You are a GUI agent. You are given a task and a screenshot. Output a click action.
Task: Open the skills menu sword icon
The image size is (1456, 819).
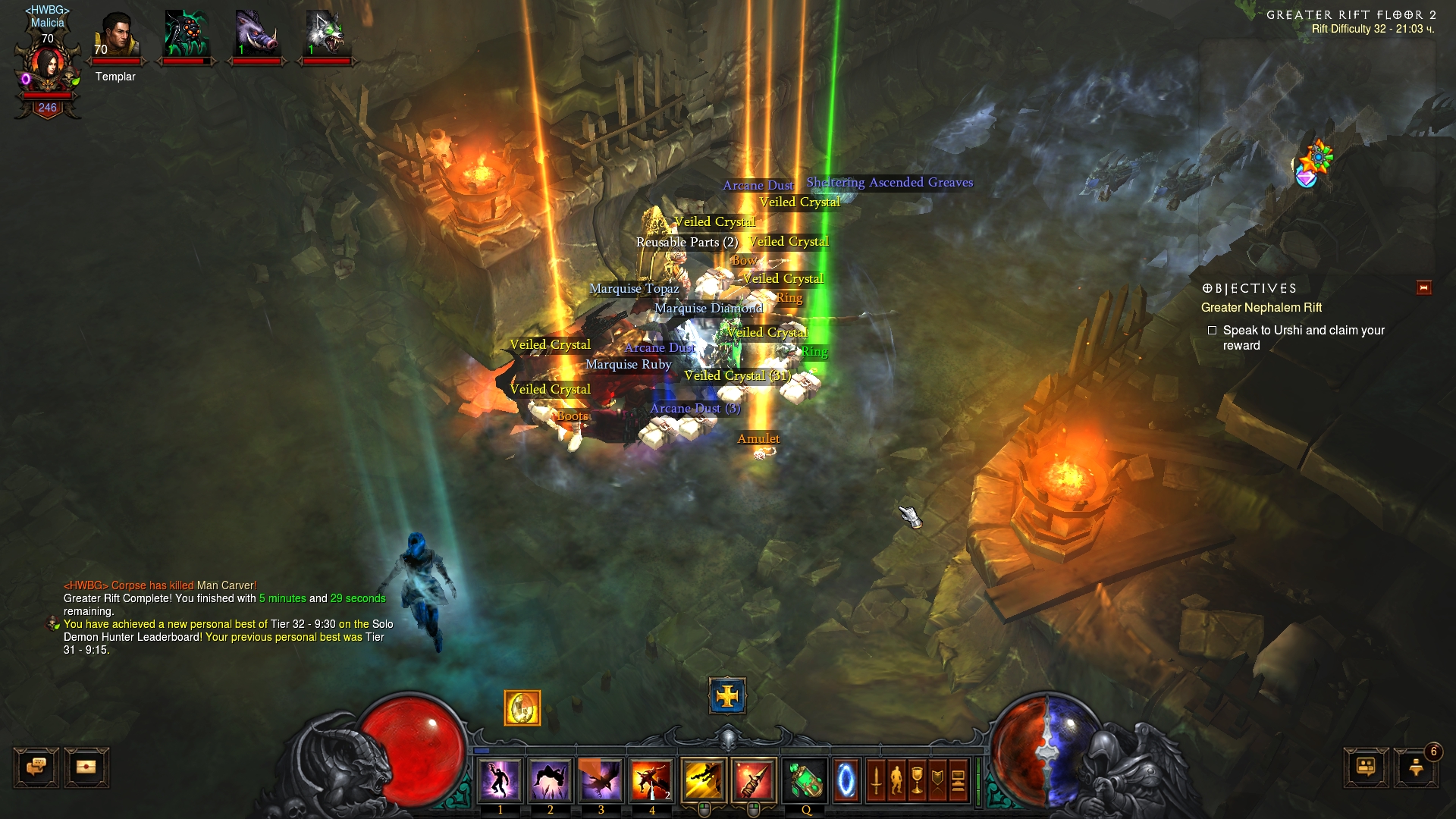click(x=876, y=779)
